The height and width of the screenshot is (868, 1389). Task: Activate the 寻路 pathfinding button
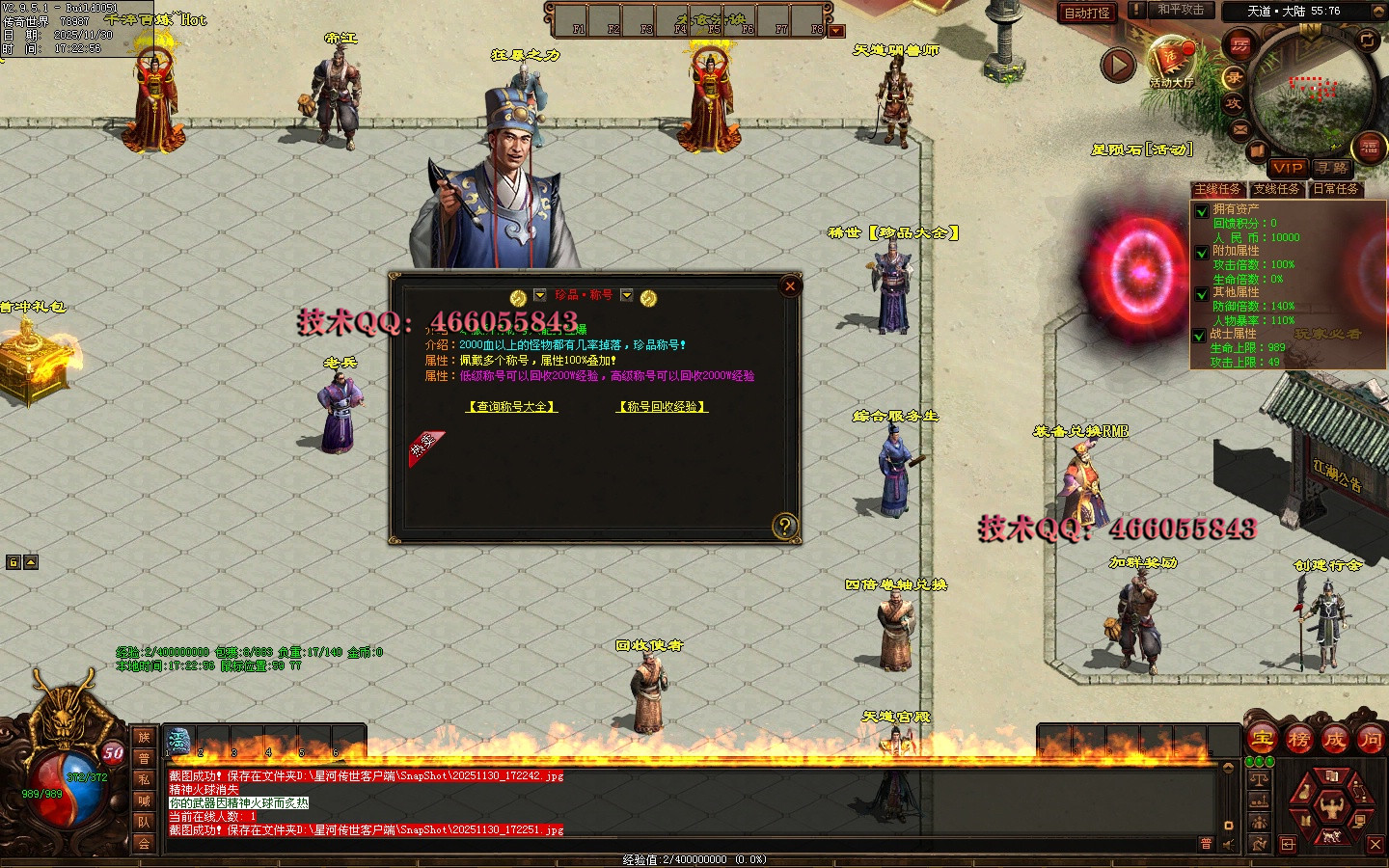pos(1331,168)
